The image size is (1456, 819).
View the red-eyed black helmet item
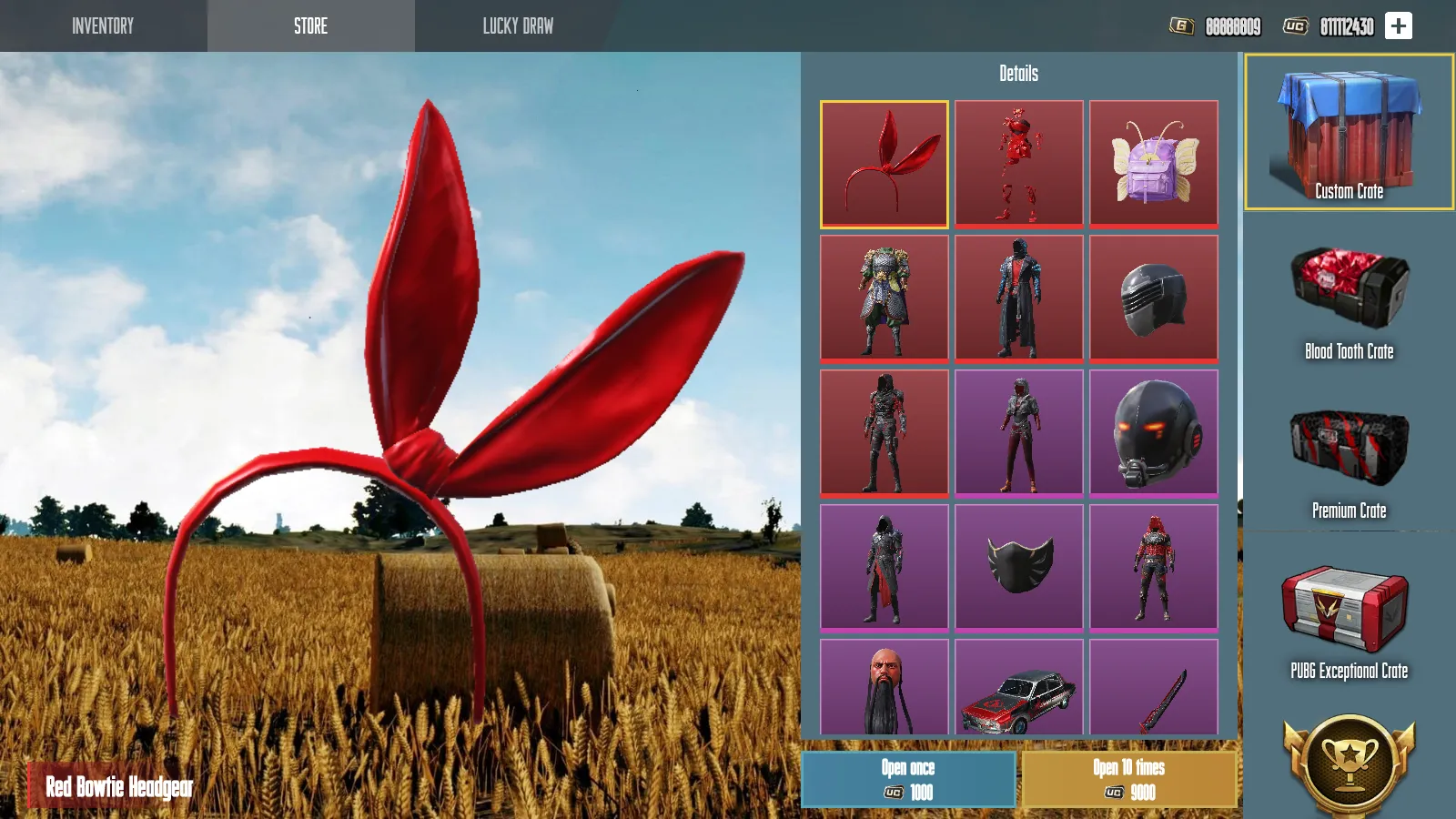click(1153, 432)
